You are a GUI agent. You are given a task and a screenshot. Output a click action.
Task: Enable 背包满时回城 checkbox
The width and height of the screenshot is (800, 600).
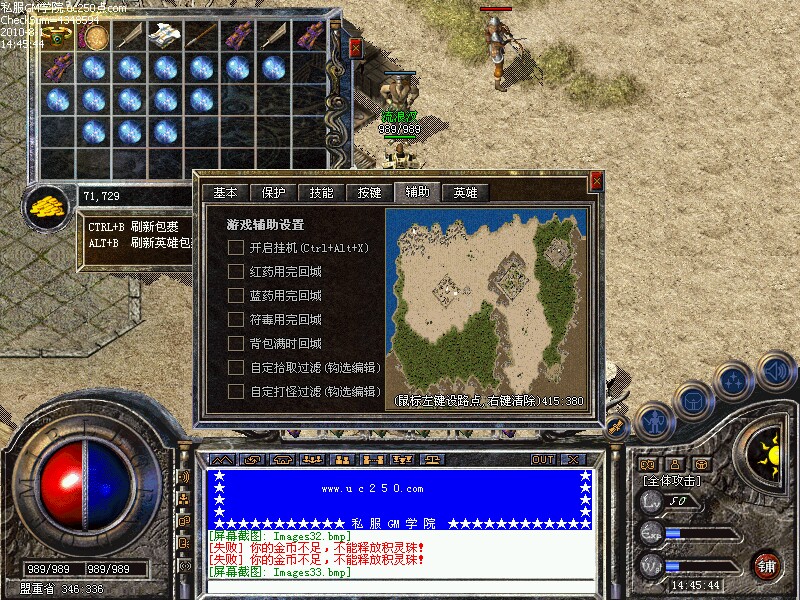236,343
